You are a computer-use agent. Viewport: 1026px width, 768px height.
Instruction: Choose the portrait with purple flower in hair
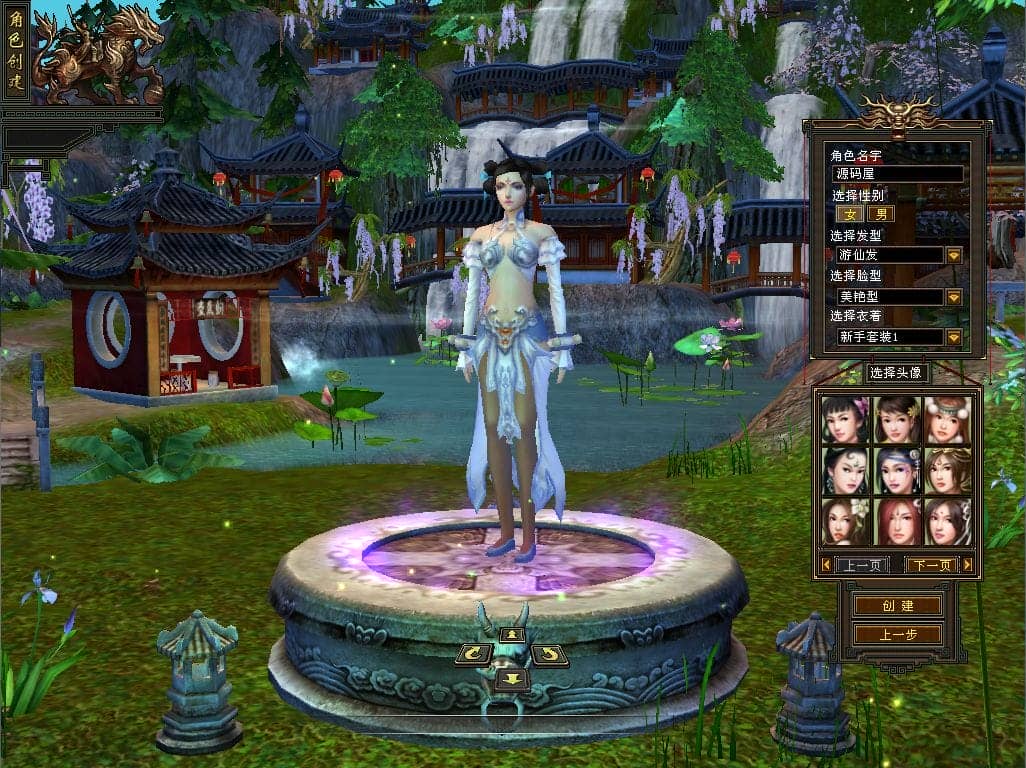(x=845, y=419)
